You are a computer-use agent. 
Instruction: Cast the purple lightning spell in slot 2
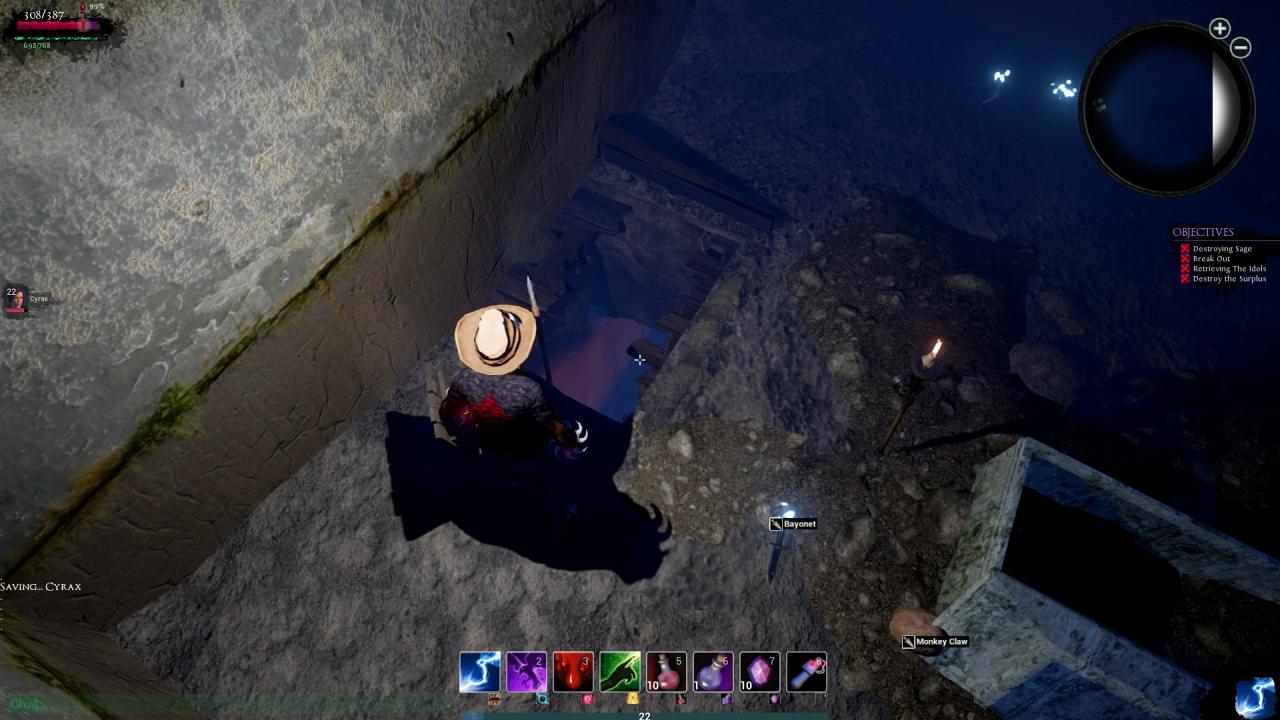pos(526,672)
